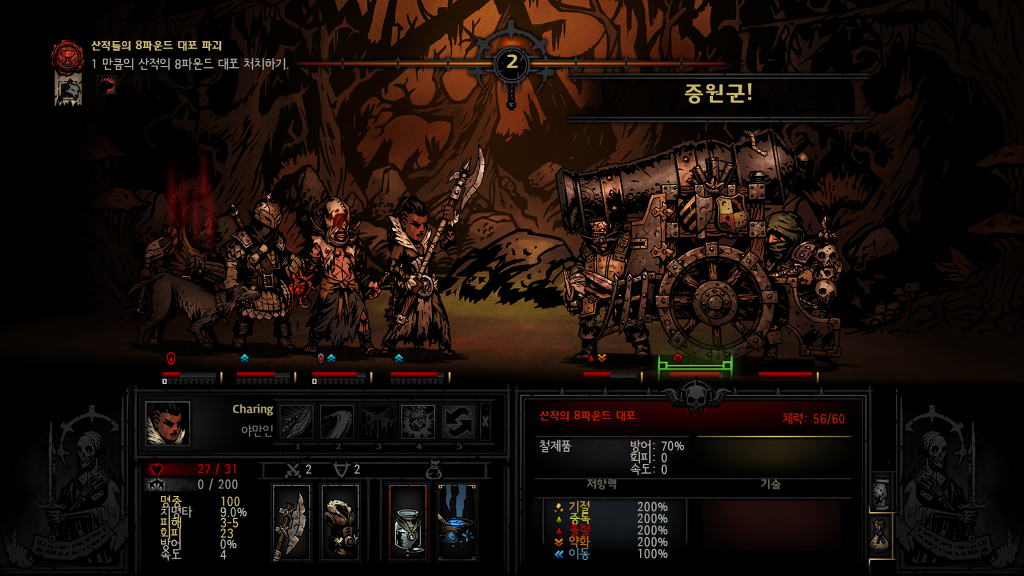Click the Hellion hero portrait

(x=168, y=423)
